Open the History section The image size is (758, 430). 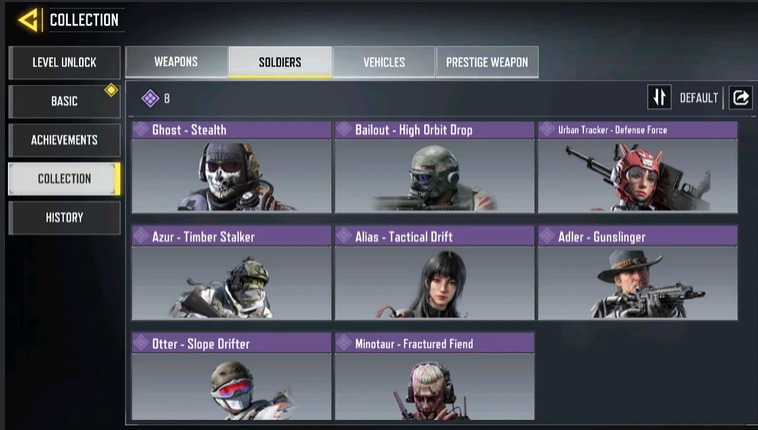(64, 217)
